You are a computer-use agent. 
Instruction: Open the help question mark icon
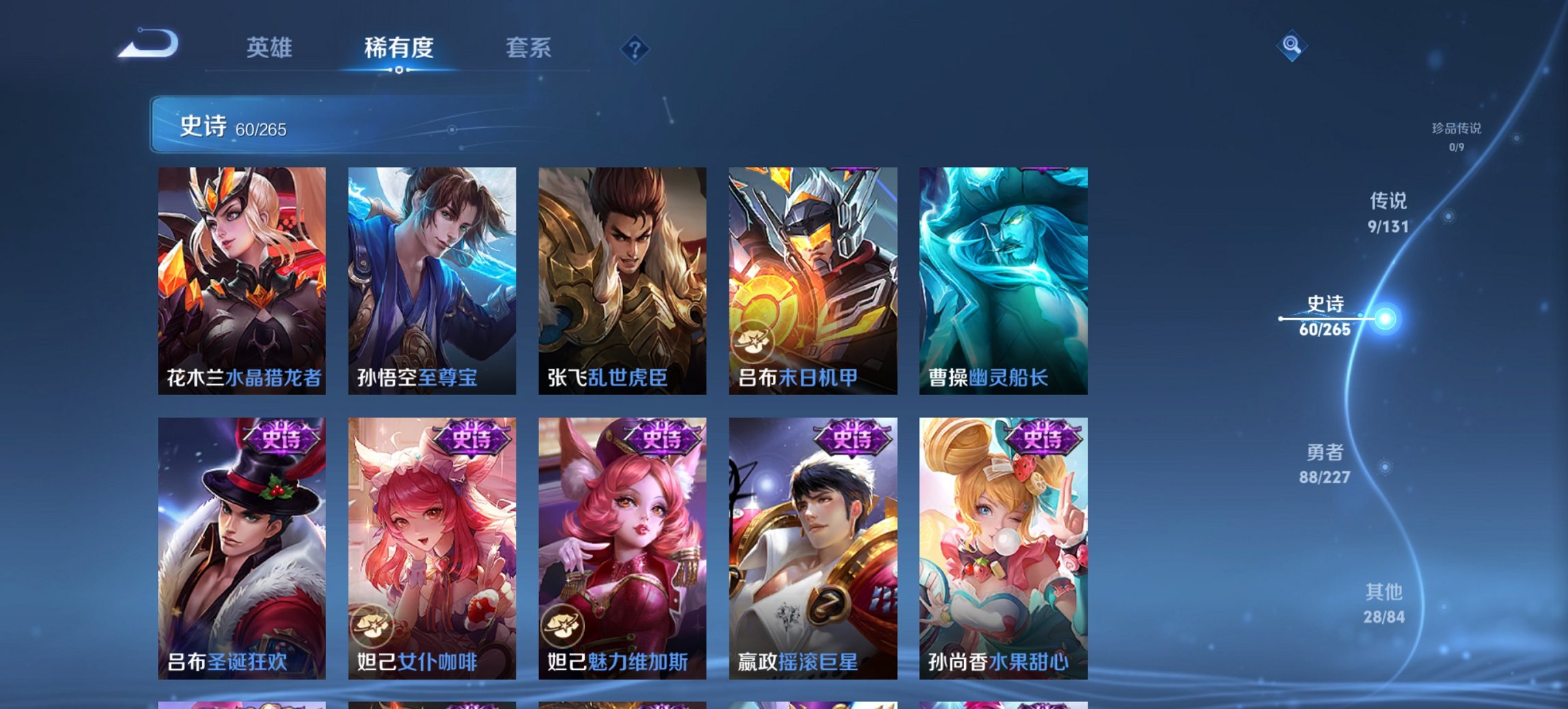635,49
